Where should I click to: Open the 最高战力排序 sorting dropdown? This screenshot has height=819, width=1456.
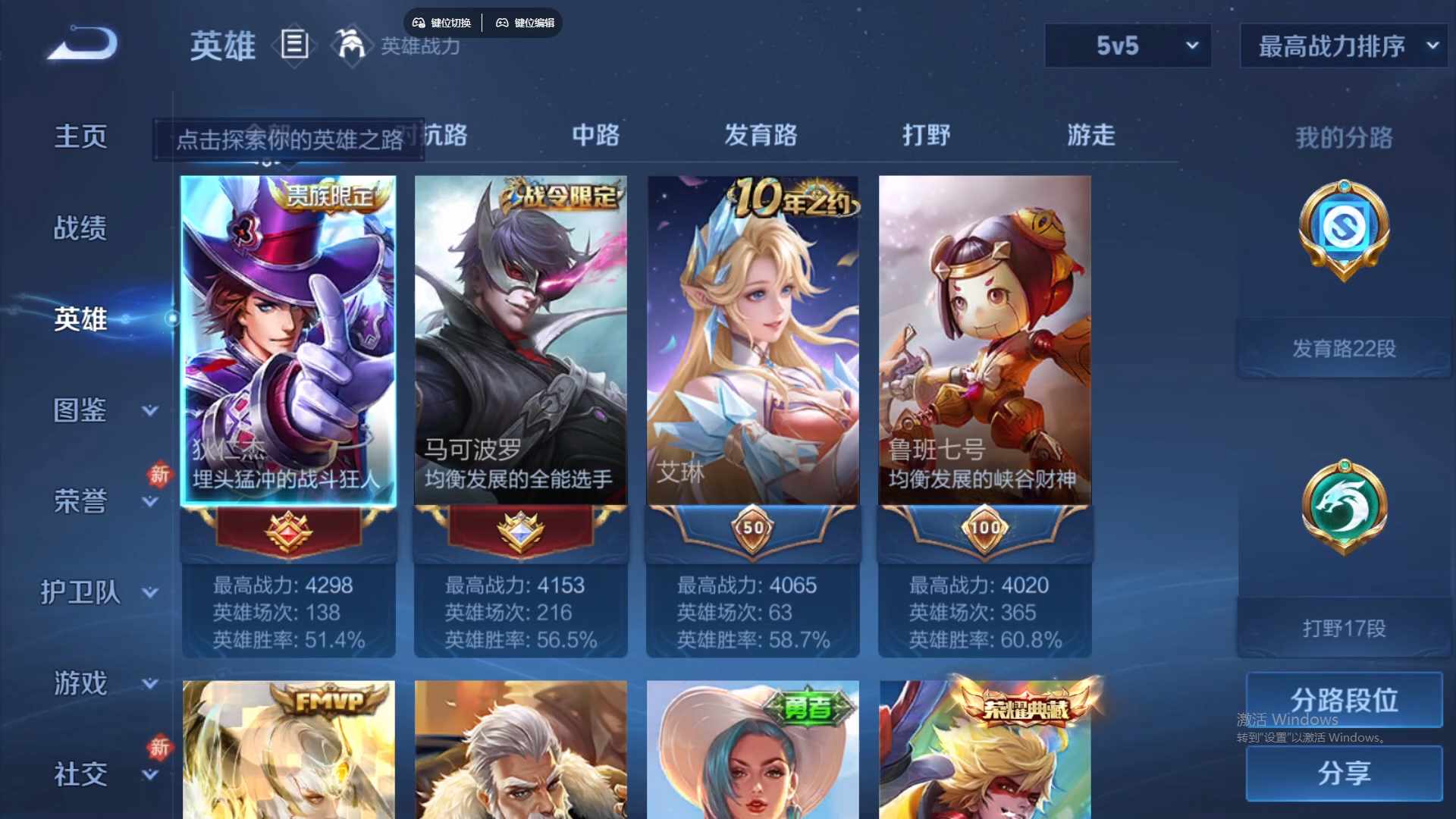[x=1341, y=45]
